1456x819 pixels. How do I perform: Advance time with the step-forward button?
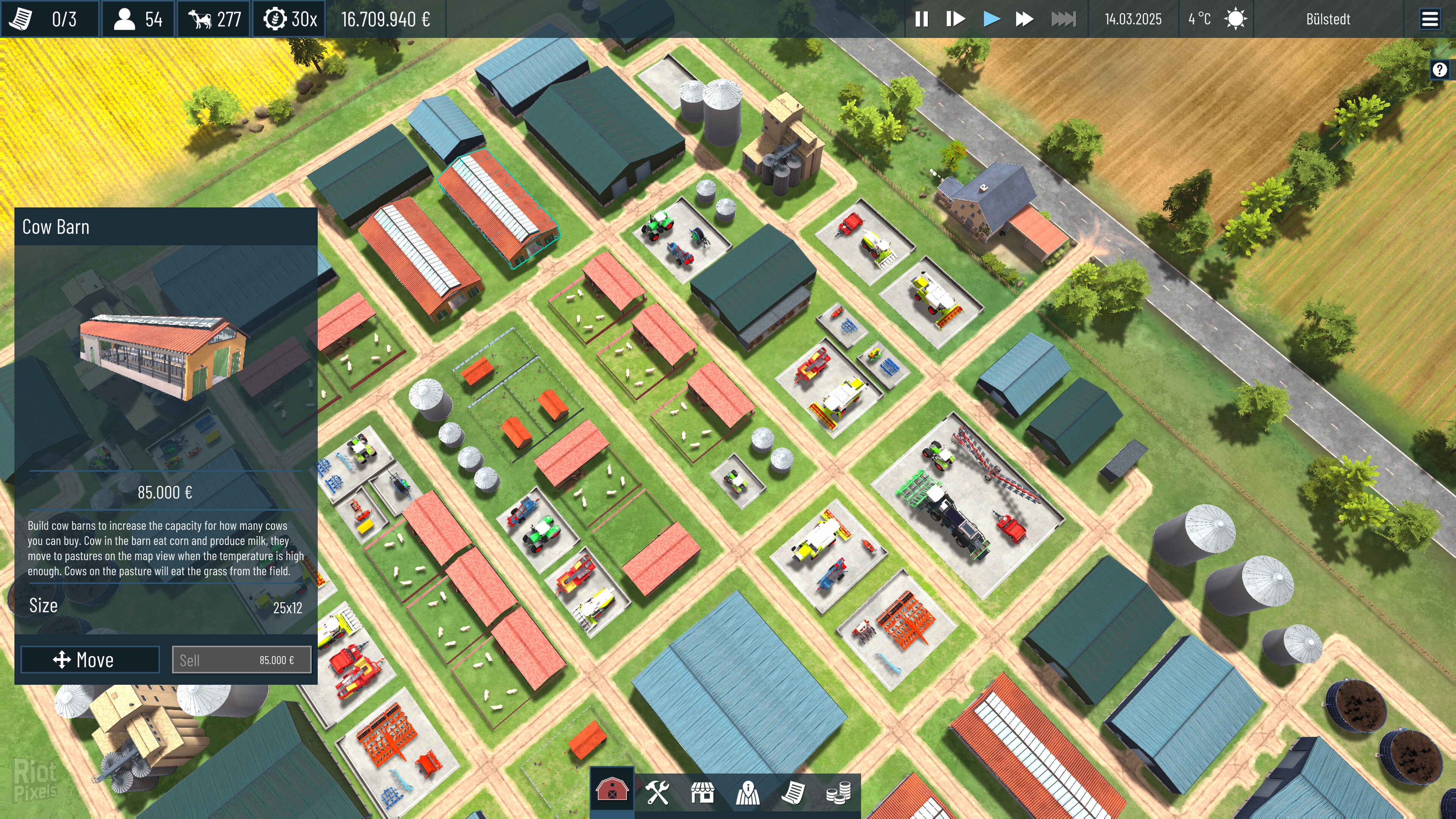pos(955,19)
